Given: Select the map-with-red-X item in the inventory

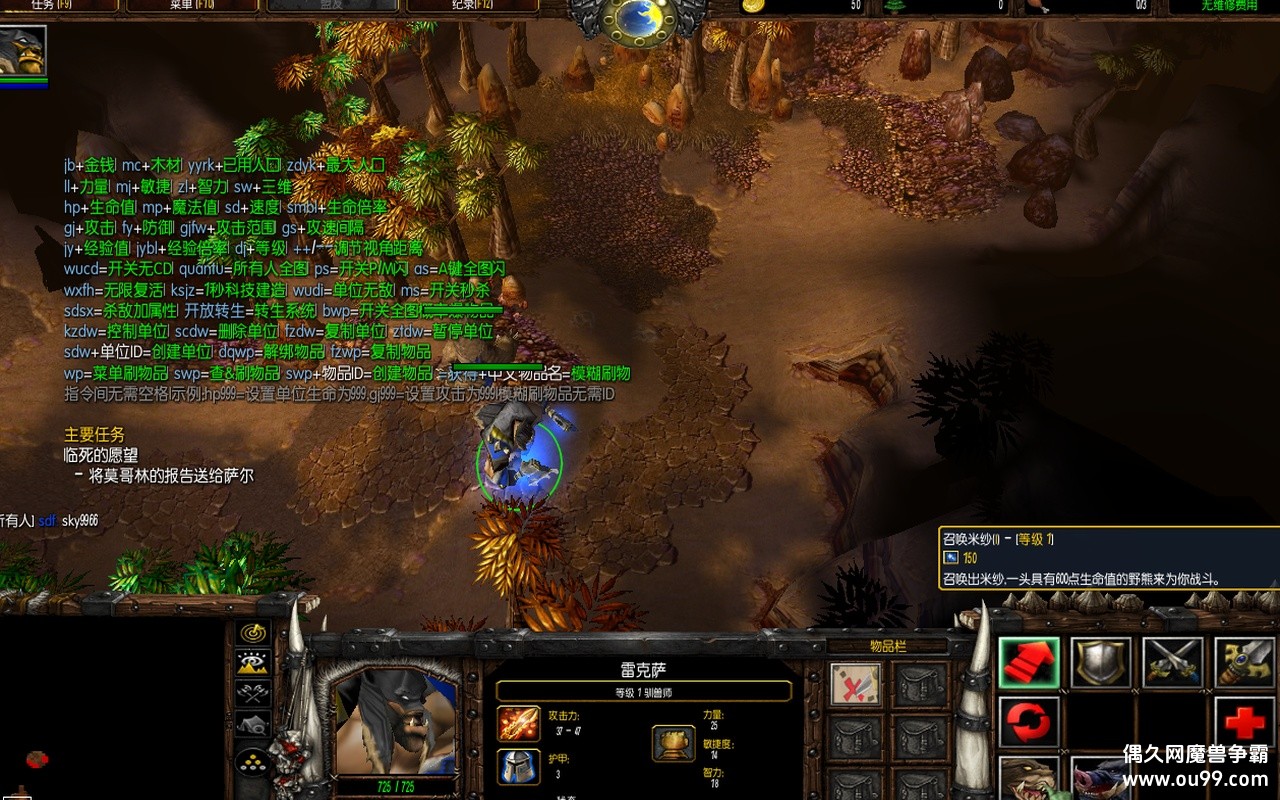Looking at the screenshot, I should [856, 684].
